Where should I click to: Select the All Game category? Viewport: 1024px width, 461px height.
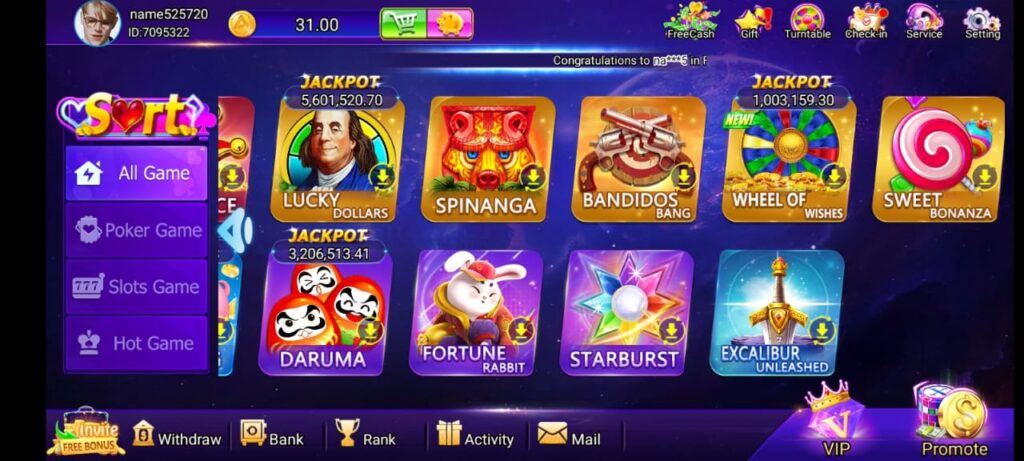click(x=136, y=173)
